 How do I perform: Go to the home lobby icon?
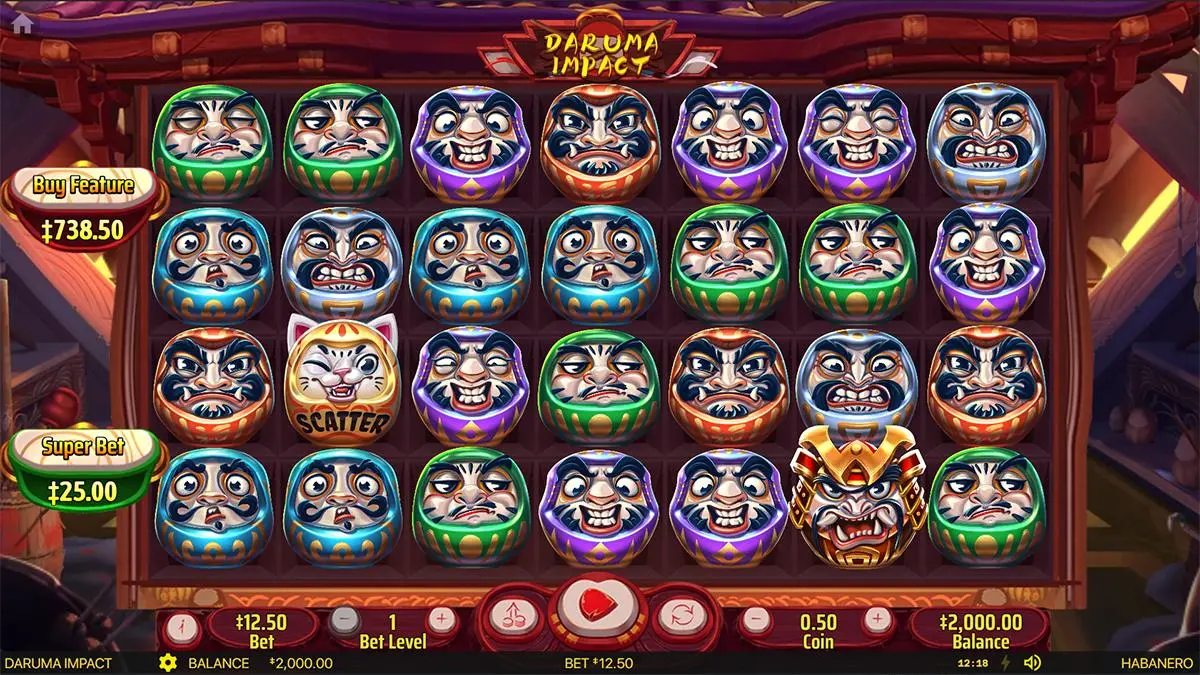coord(17,15)
